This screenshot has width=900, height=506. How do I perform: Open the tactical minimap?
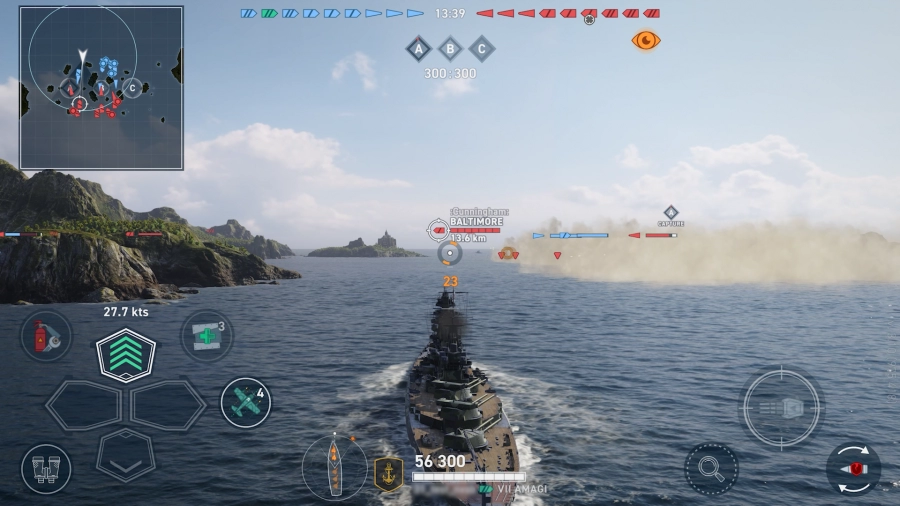pyautogui.click(x=101, y=87)
